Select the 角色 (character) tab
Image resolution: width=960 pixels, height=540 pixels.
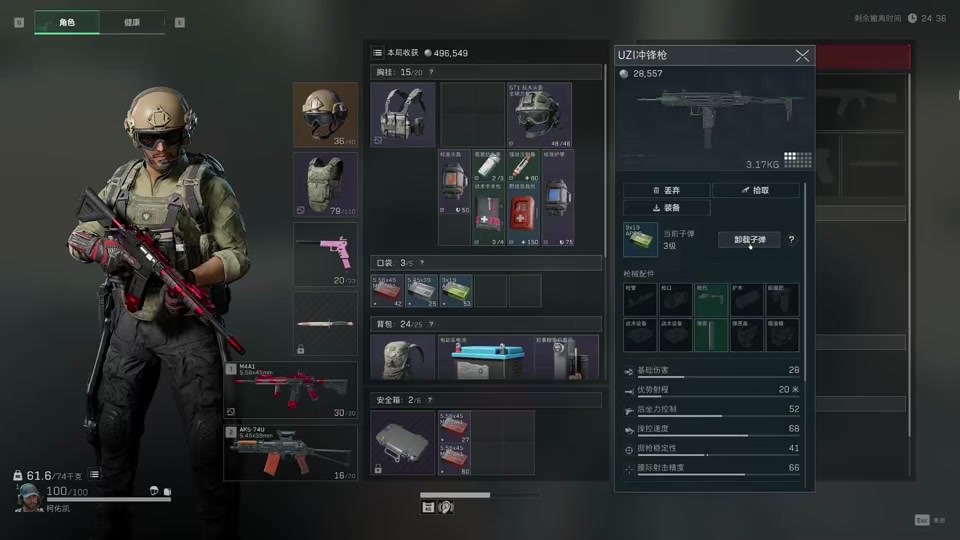point(67,22)
